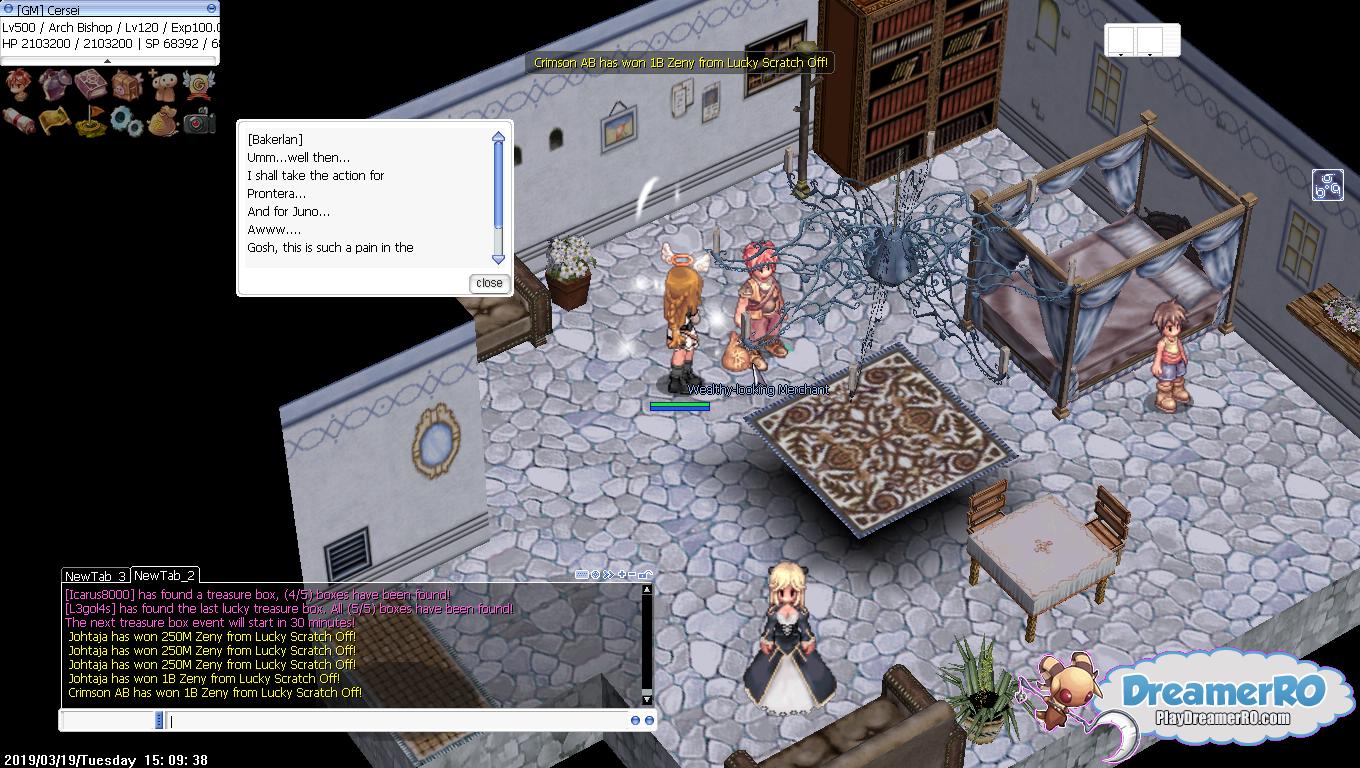1360x768 pixels.
Task: Open inventory with the backpack icon
Action: (127, 86)
